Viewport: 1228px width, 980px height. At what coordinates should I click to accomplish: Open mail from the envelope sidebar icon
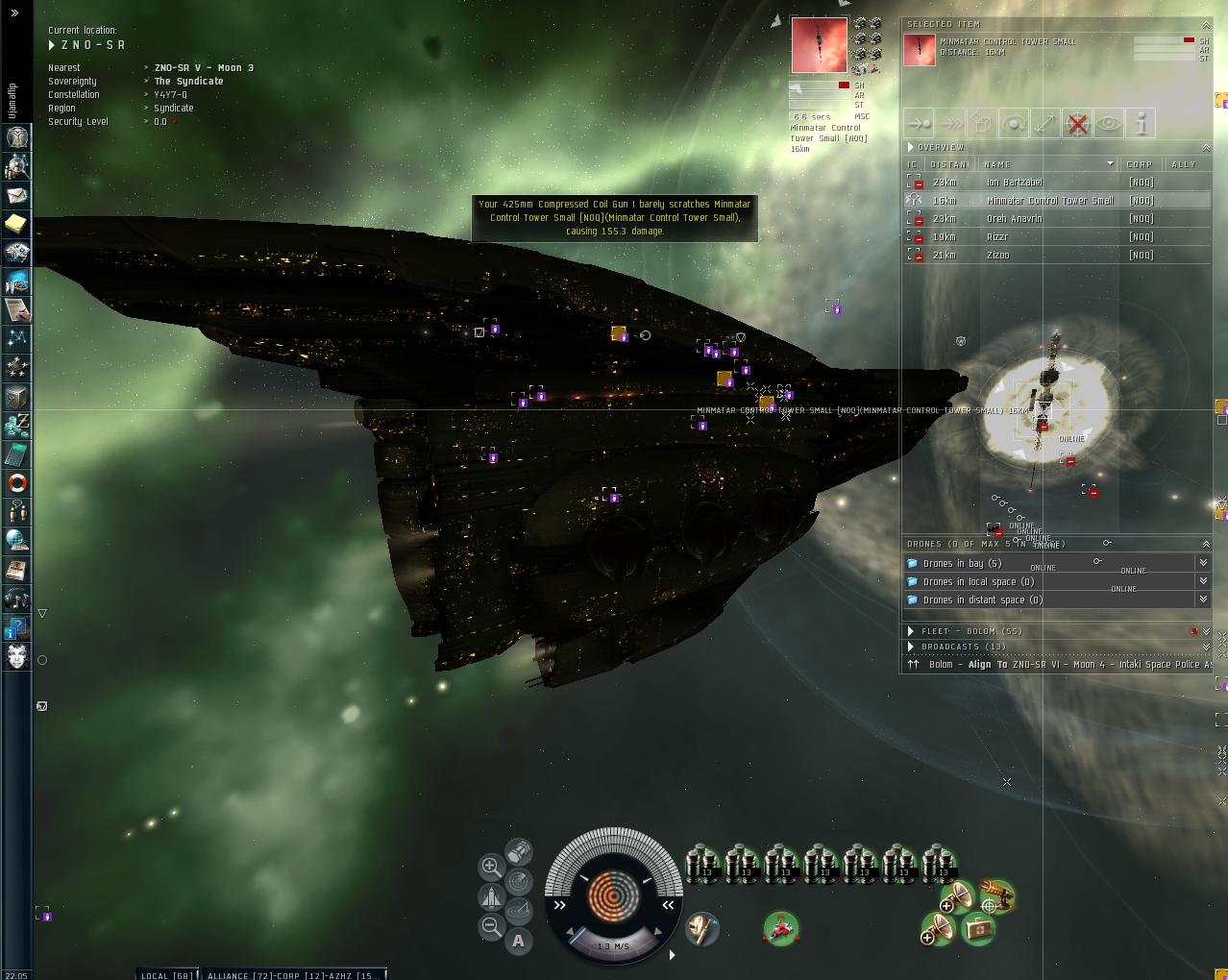[17, 195]
